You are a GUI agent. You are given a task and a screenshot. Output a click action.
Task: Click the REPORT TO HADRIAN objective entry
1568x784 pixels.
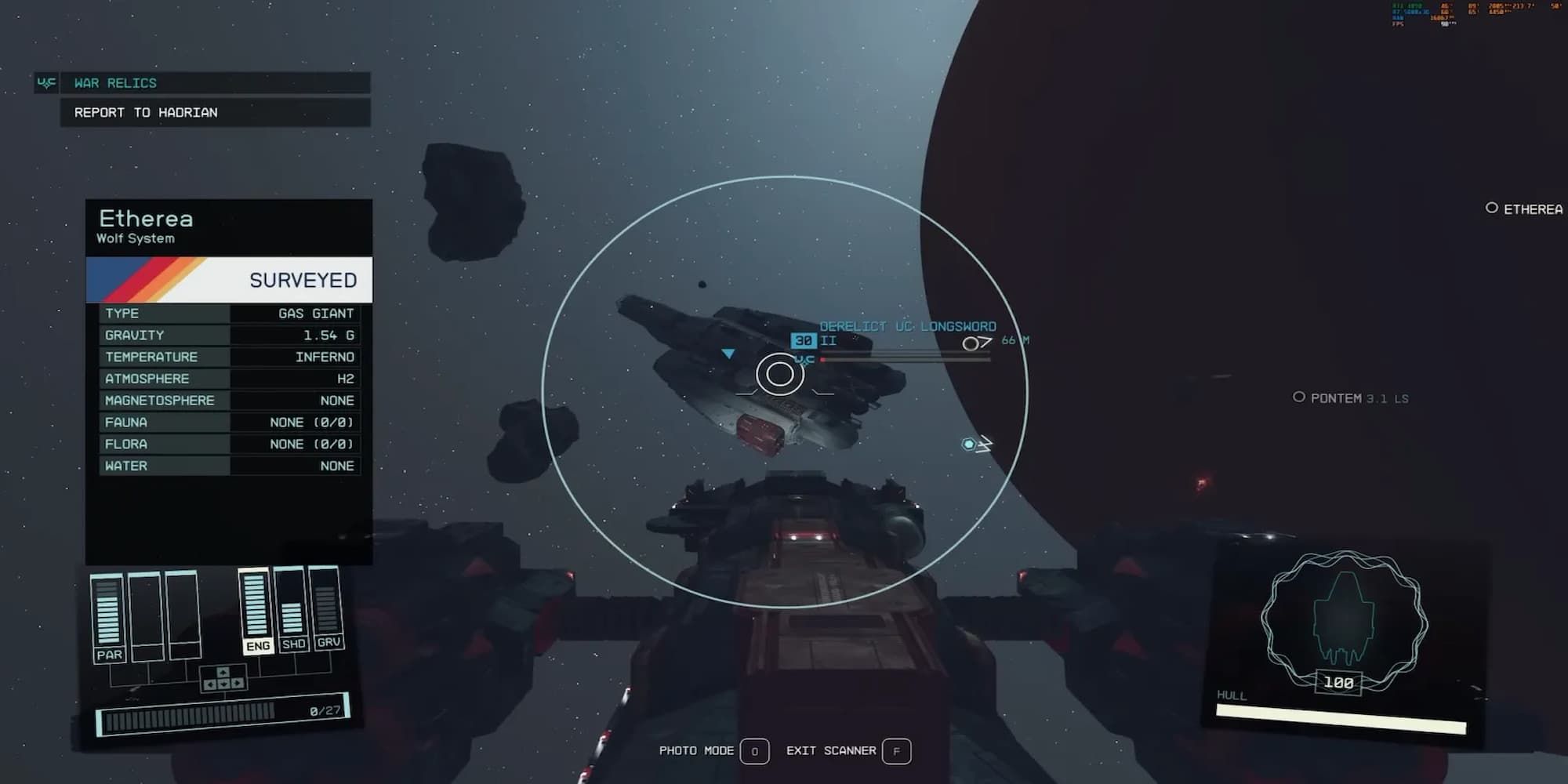(145, 112)
